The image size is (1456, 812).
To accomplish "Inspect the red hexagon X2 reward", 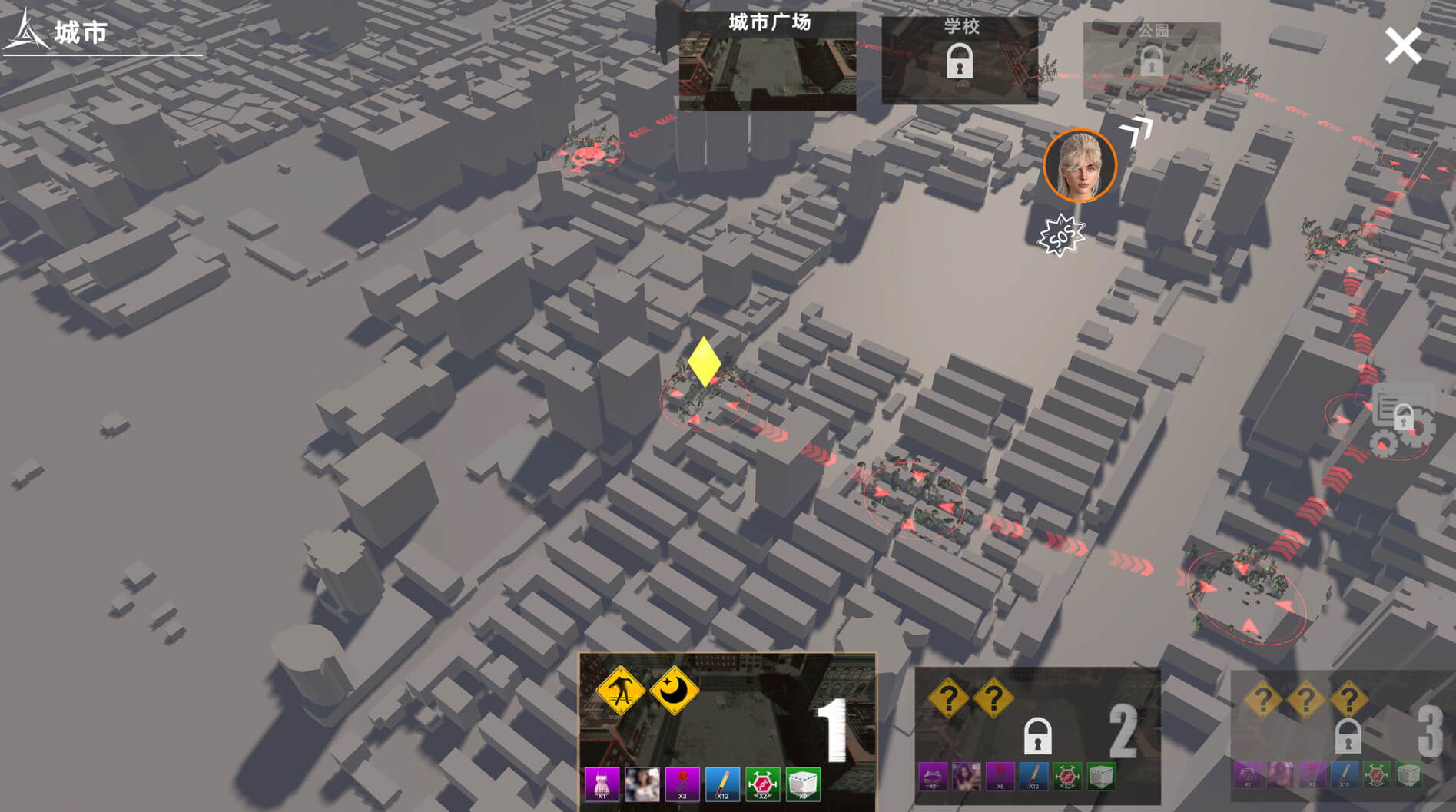I will 762,784.
